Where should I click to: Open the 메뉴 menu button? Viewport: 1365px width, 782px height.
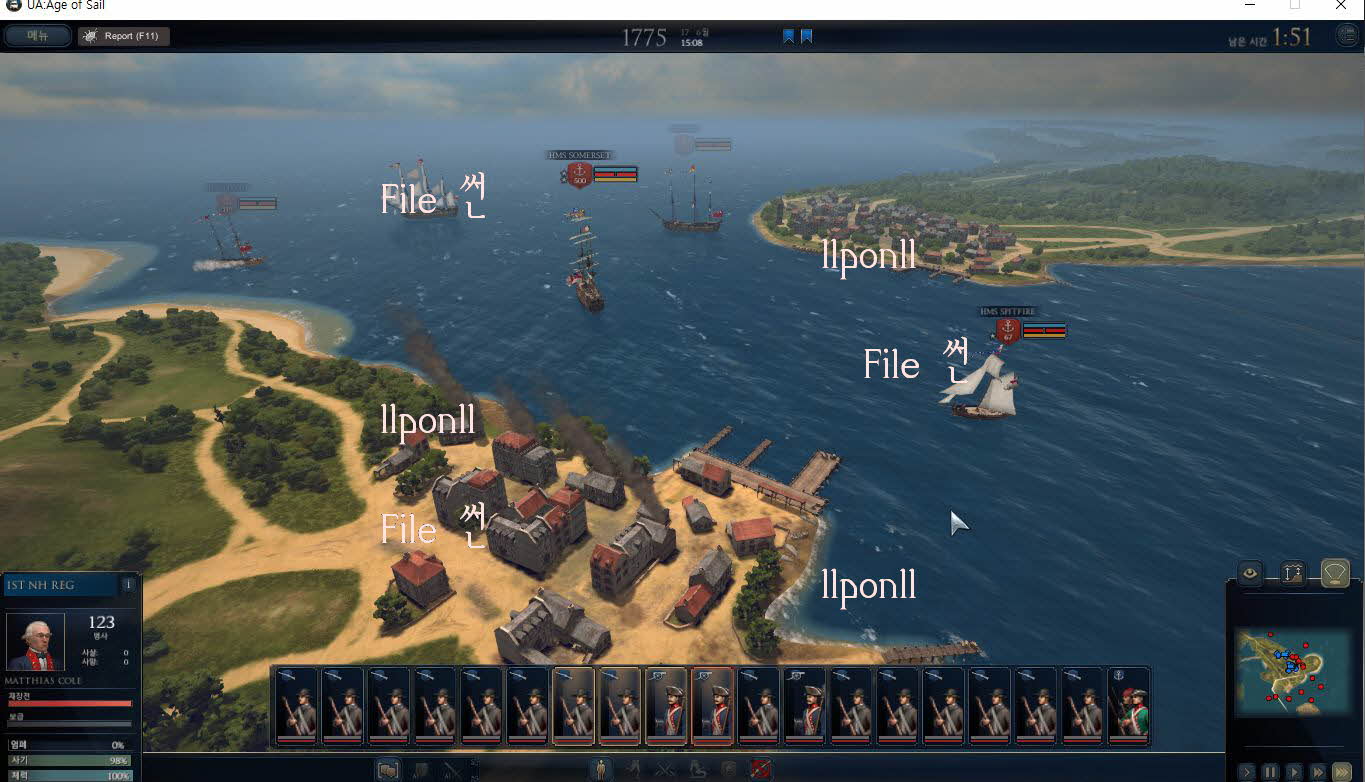[38, 36]
